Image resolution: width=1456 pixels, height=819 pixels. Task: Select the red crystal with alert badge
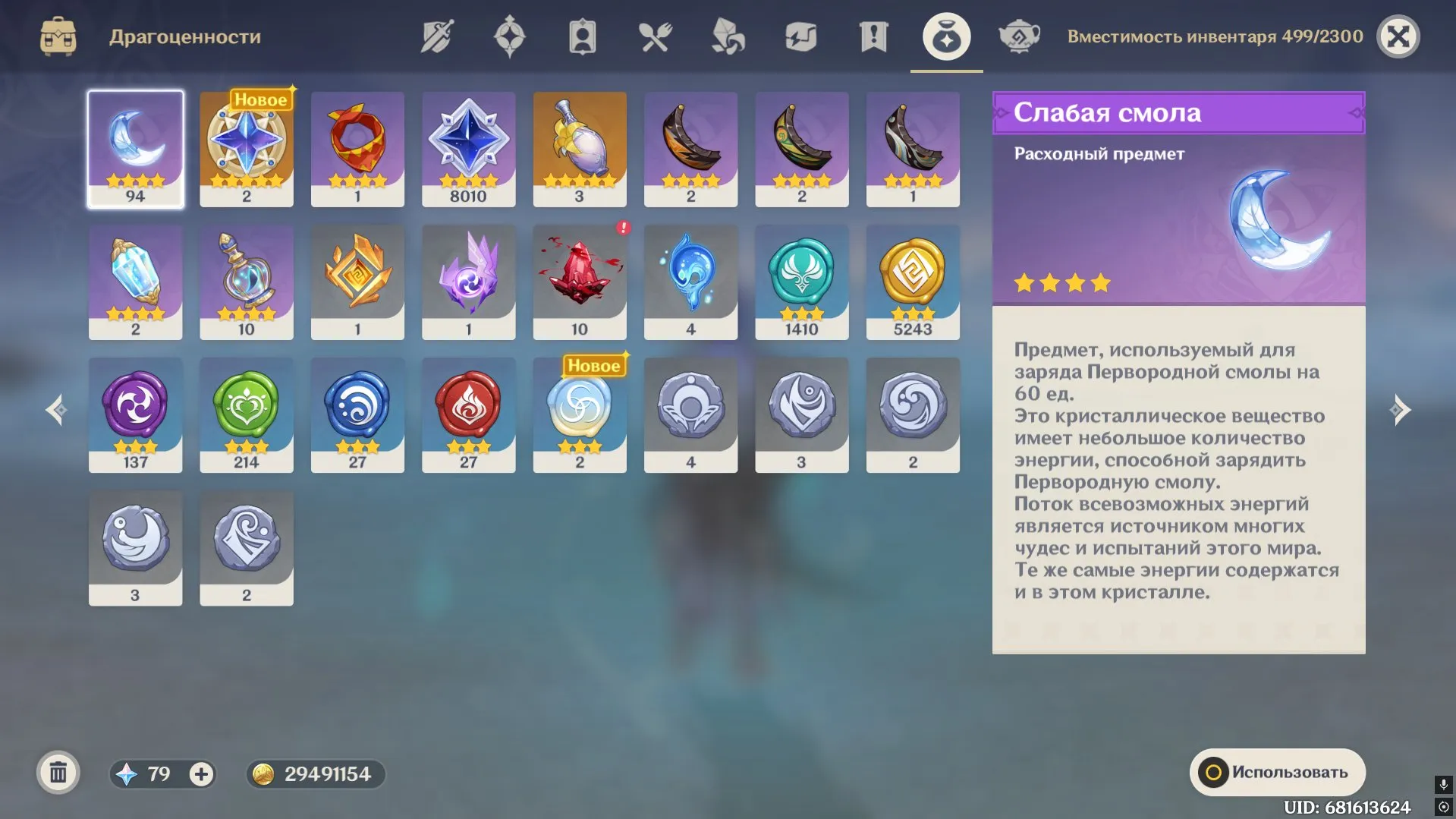579,281
